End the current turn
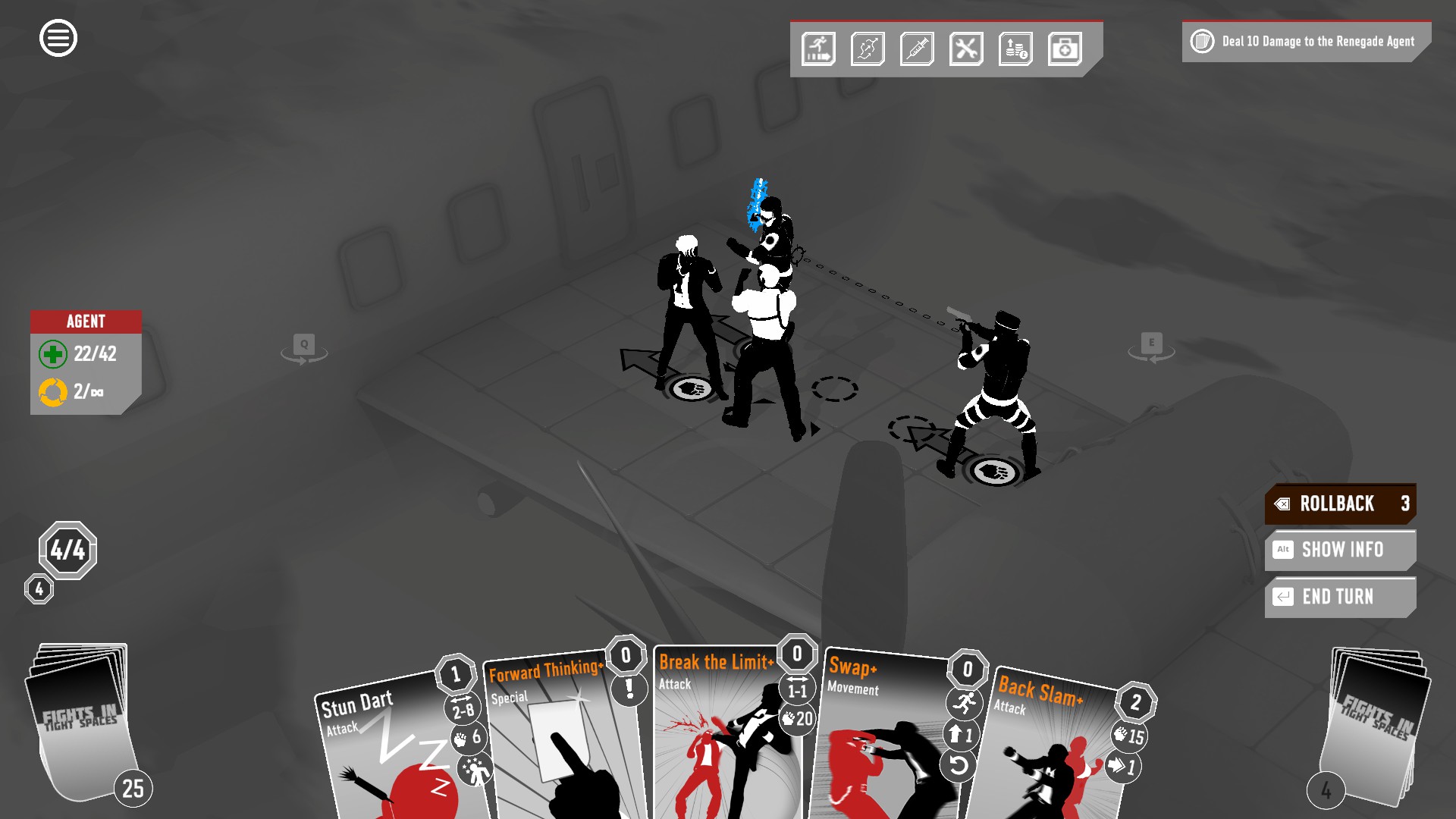 [1340, 597]
